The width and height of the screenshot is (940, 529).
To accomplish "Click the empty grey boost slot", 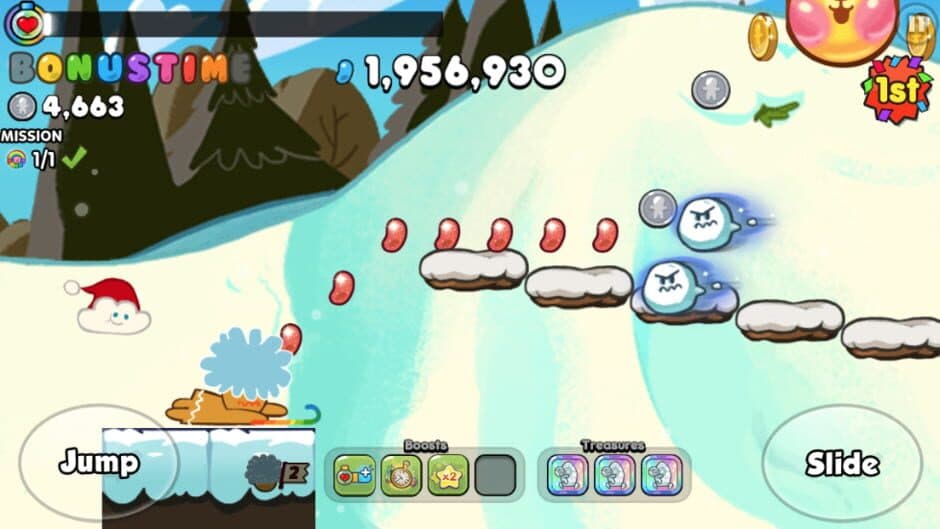I will [495, 475].
